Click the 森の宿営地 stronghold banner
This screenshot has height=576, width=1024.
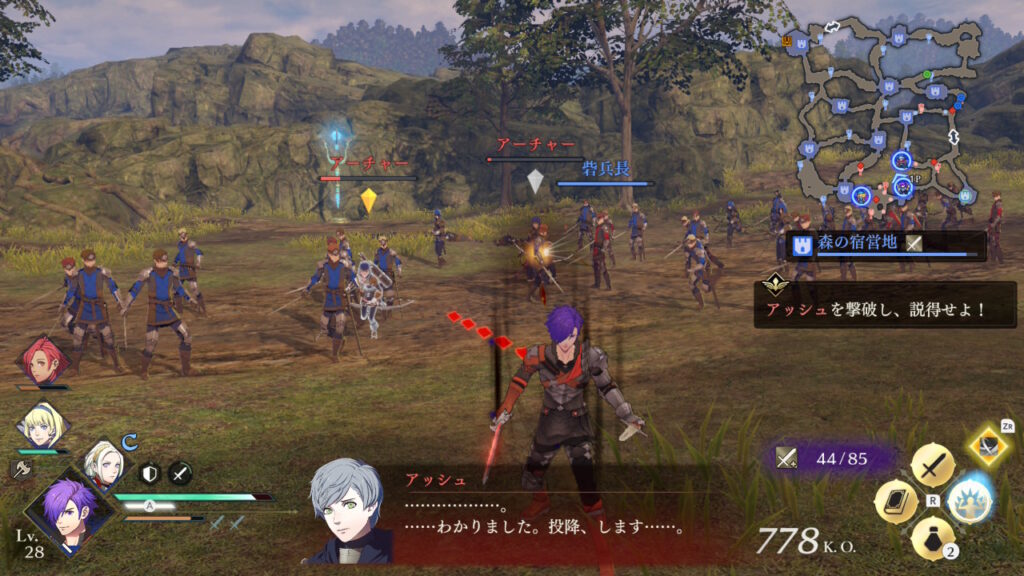click(x=886, y=244)
